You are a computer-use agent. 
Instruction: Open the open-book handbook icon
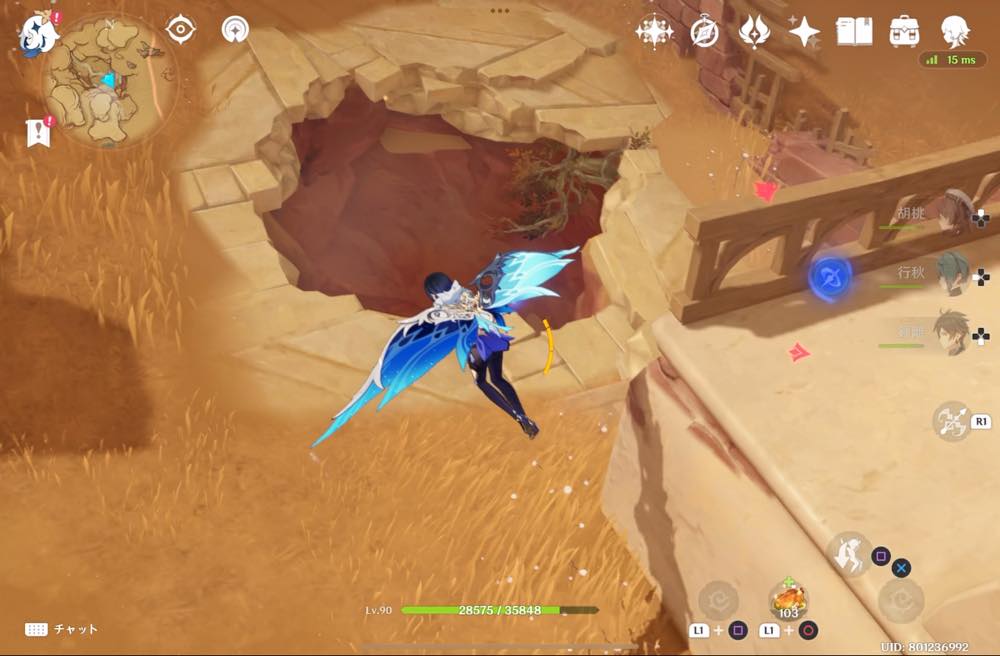tap(854, 31)
